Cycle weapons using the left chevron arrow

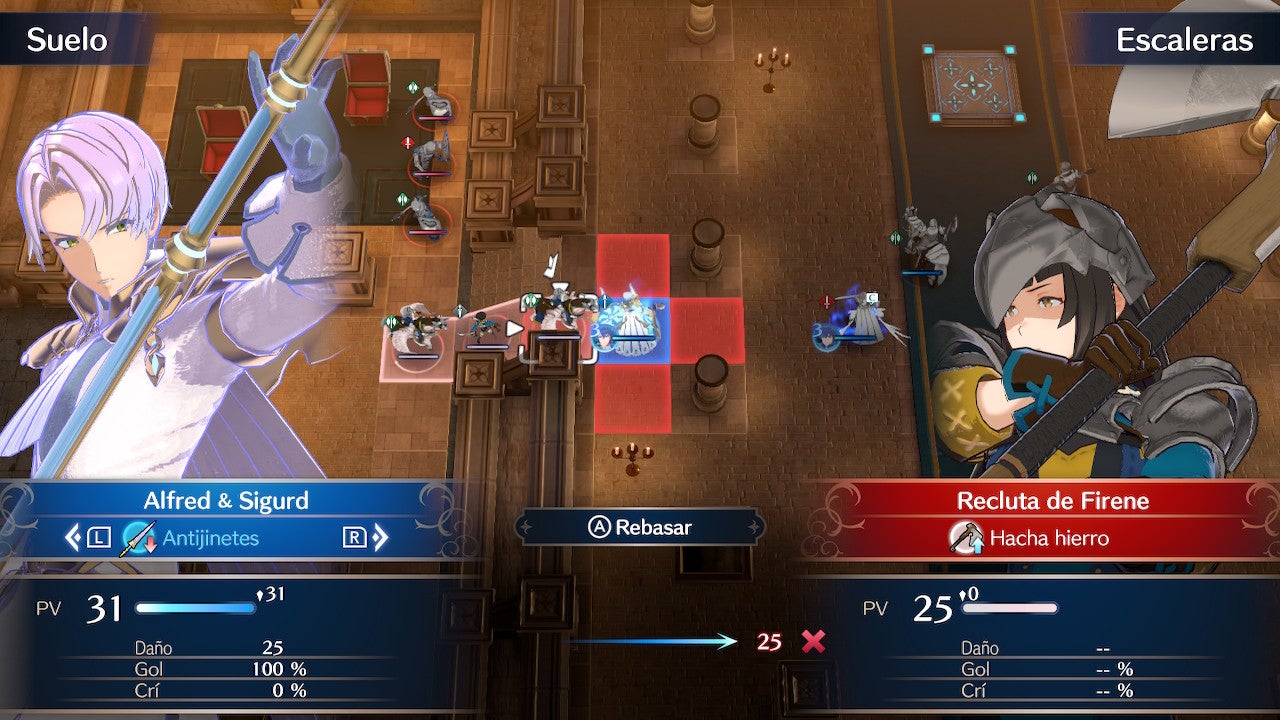[x=72, y=538]
